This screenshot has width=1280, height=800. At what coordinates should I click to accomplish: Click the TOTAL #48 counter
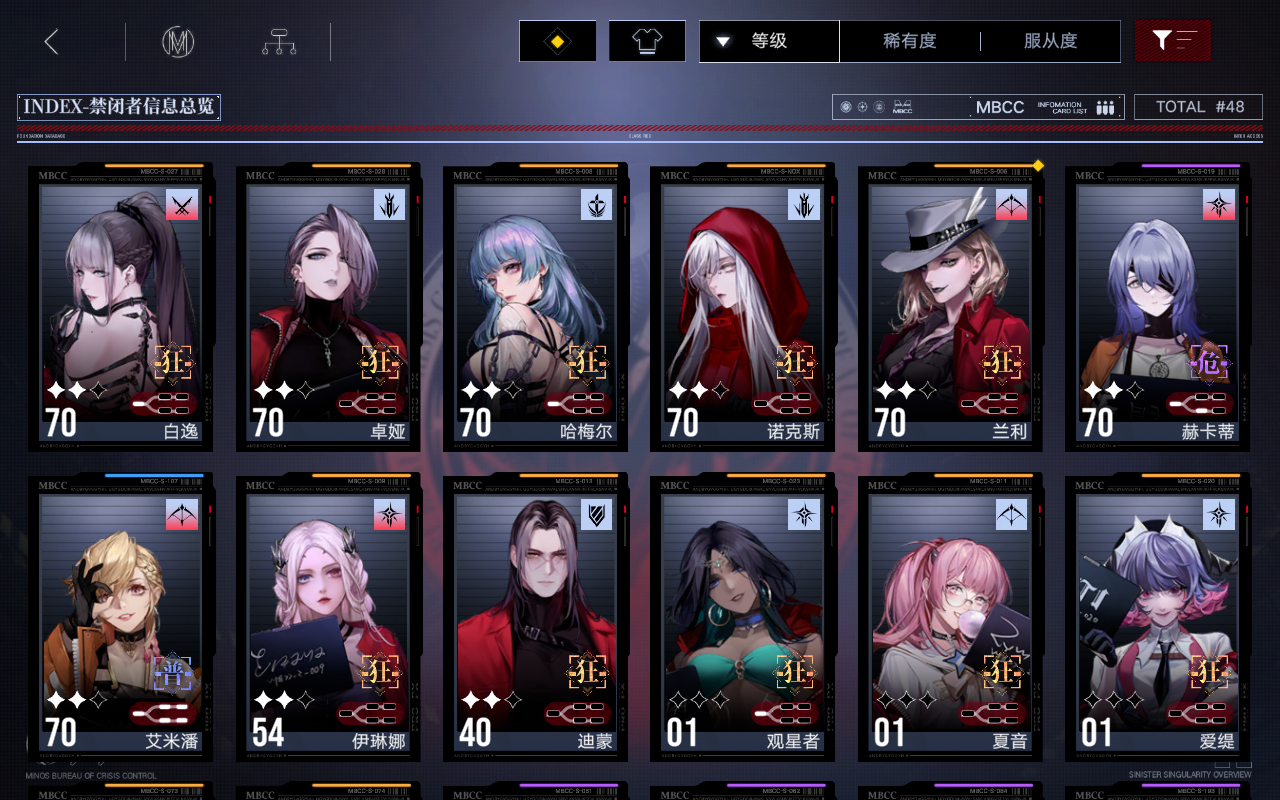(1197, 106)
